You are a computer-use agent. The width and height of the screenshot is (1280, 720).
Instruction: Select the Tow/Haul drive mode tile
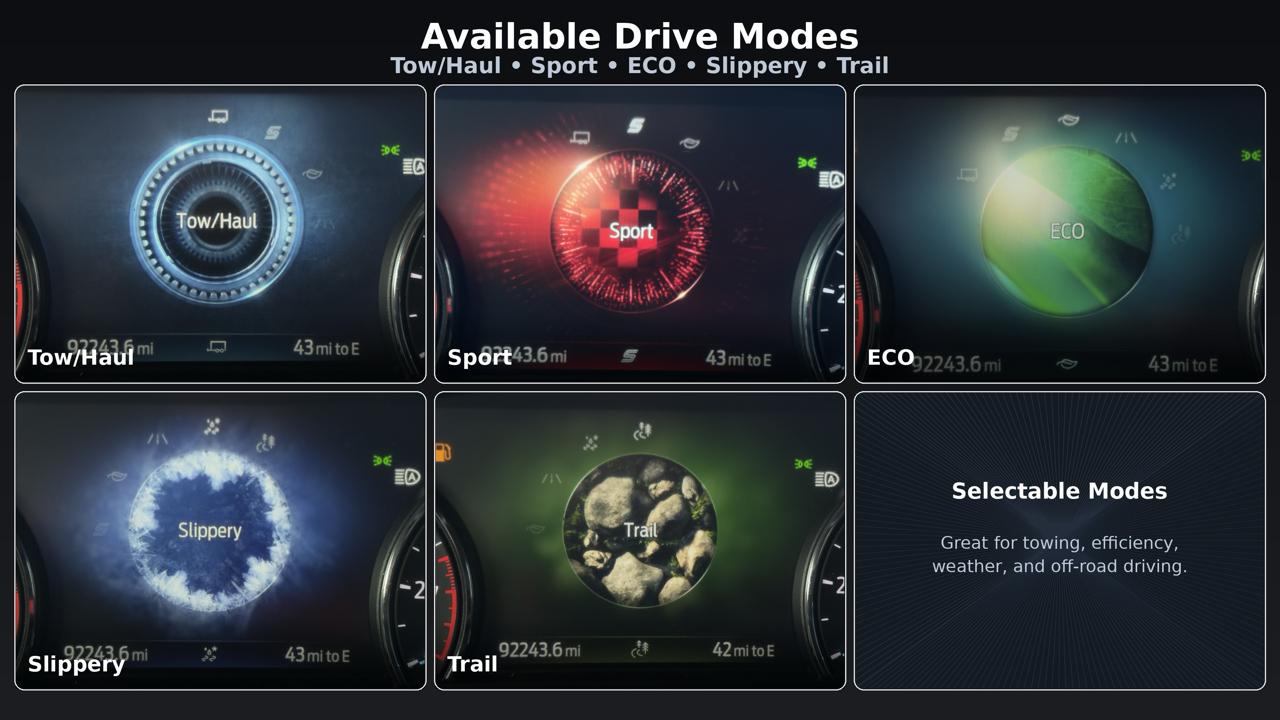click(220, 234)
